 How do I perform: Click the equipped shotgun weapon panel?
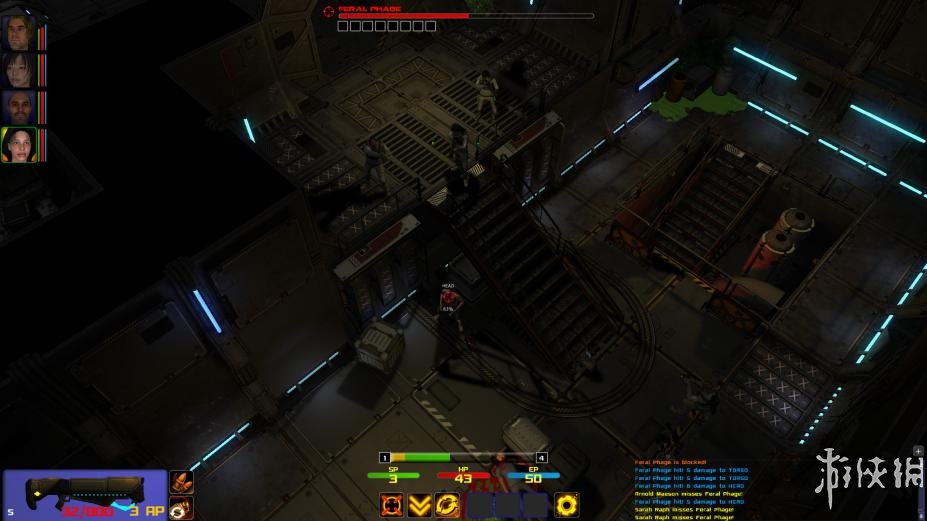[85, 494]
